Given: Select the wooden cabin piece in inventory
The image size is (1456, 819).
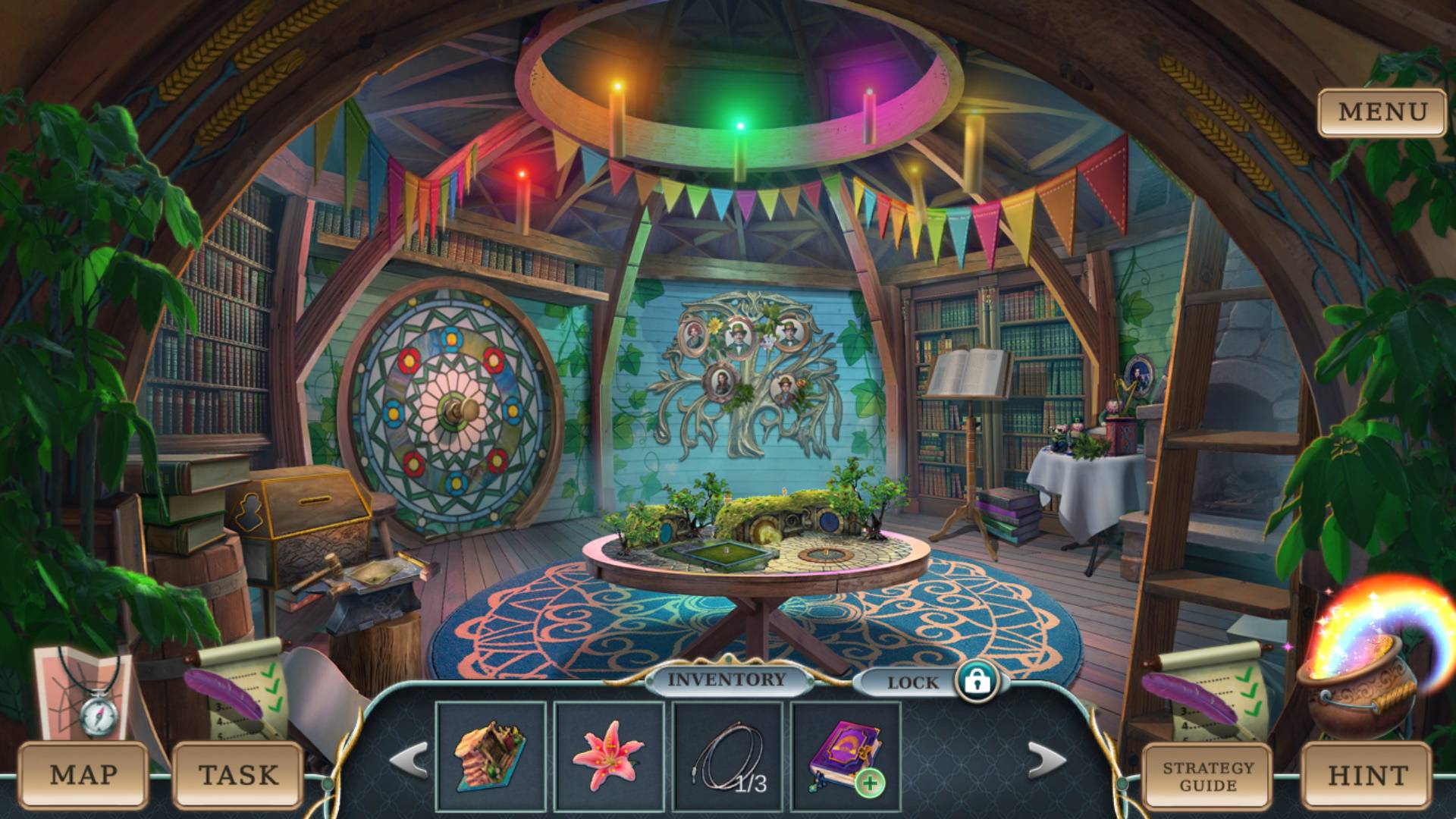Looking at the screenshot, I should point(491,756).
